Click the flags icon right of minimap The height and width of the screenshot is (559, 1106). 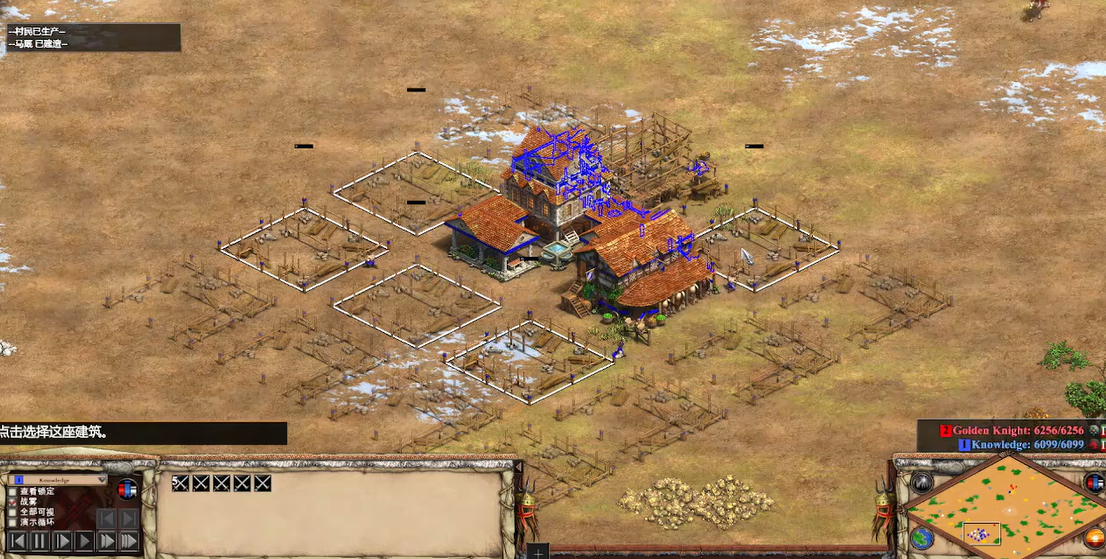pyautogui.click(x=1094, y=484)
